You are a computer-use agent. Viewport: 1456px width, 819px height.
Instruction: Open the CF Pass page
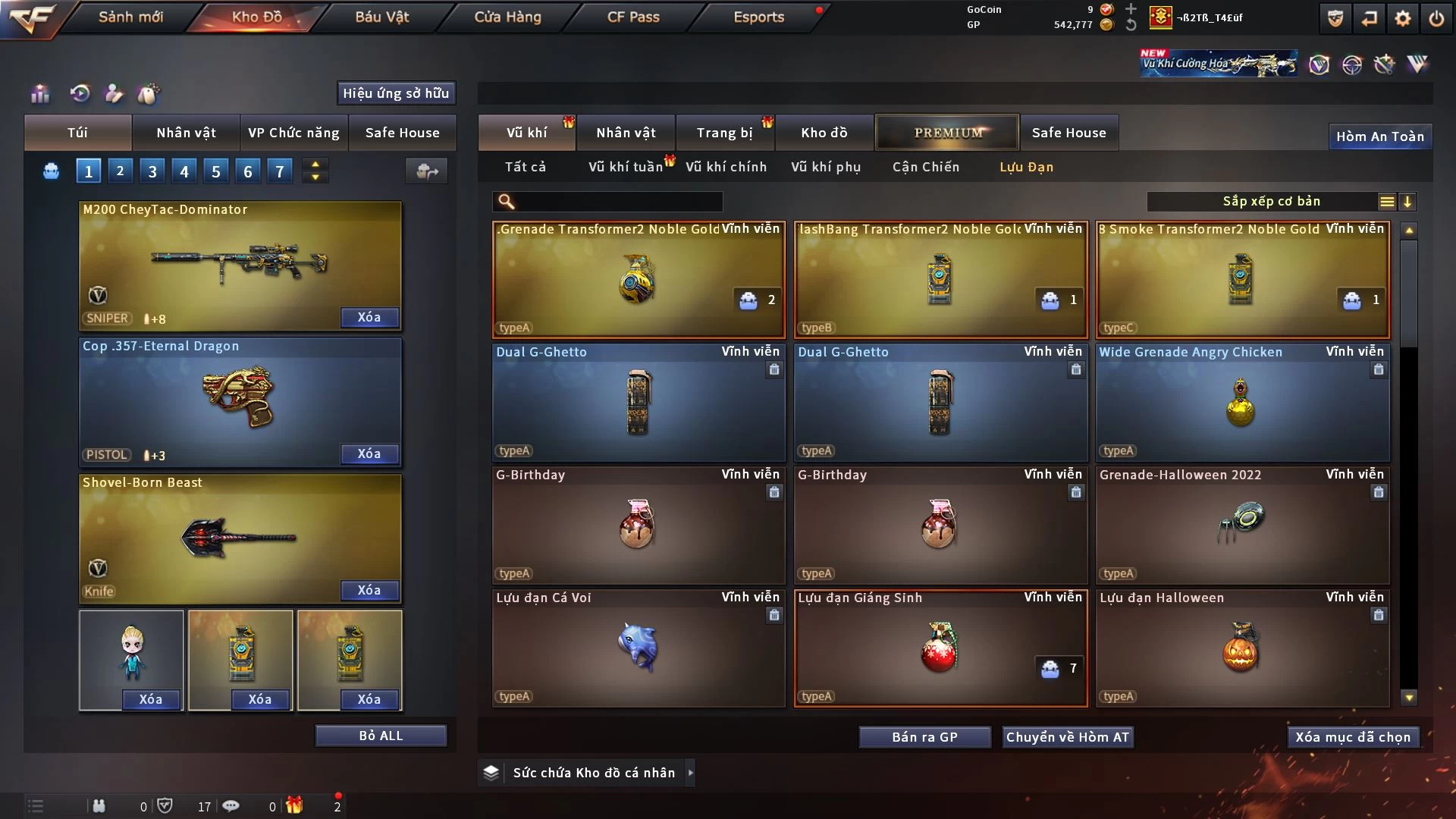point(633,17)
